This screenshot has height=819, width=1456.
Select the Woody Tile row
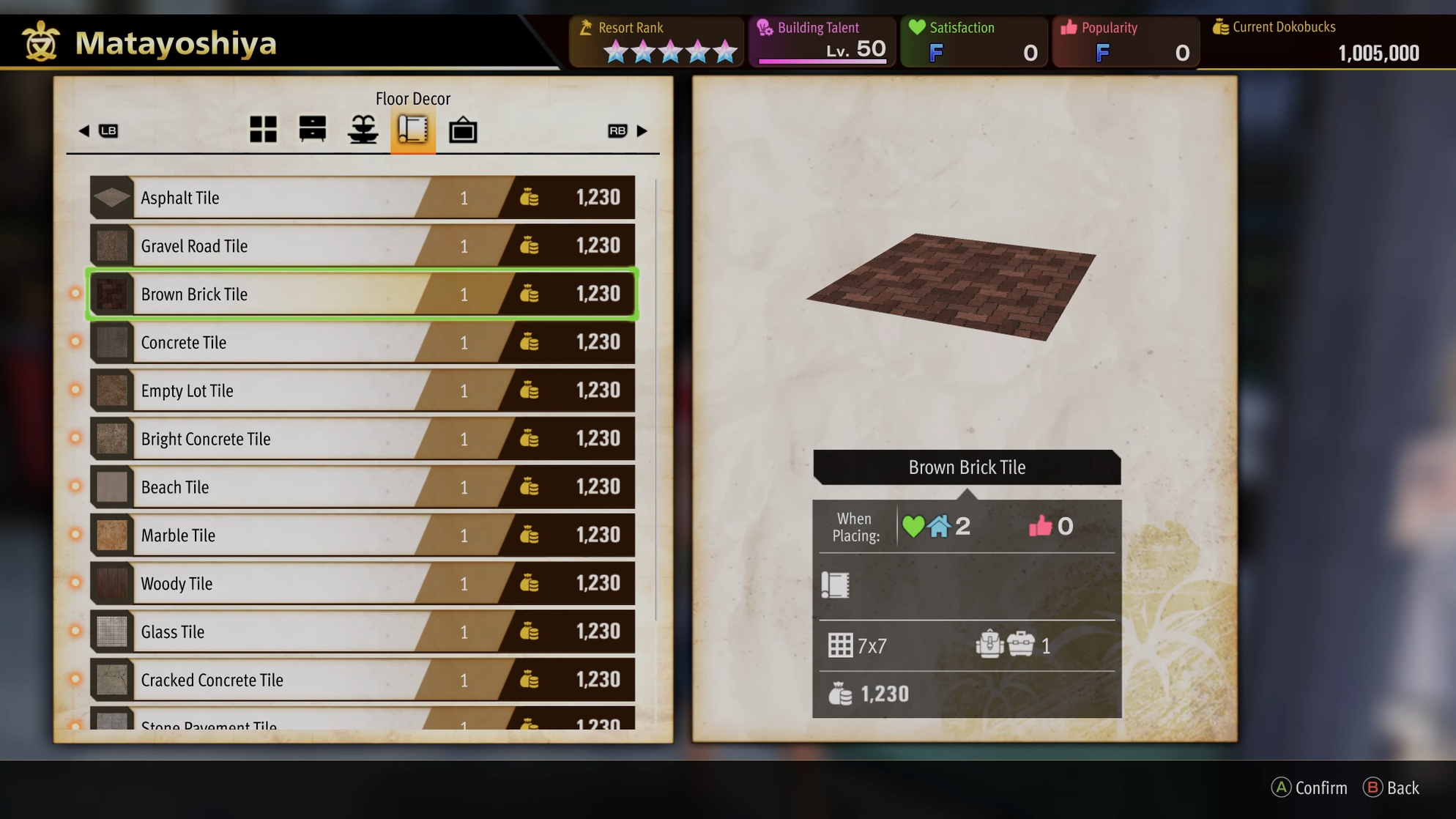pyautogui.click(x=362, y=584)
